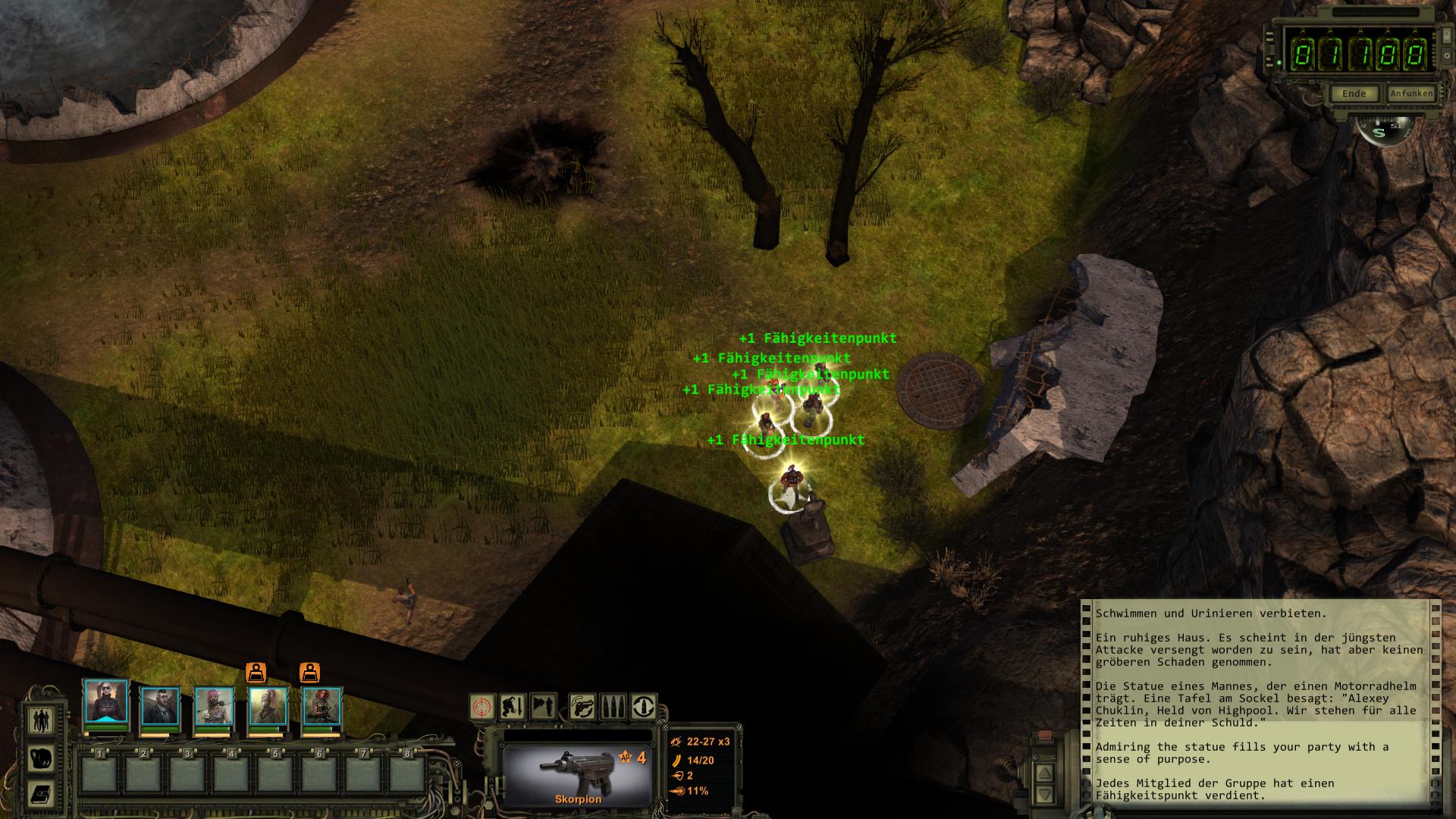Screen dimensions: 1456x819
Task: Select the mohawk man's portrait
Action: (x=160, y=708)
